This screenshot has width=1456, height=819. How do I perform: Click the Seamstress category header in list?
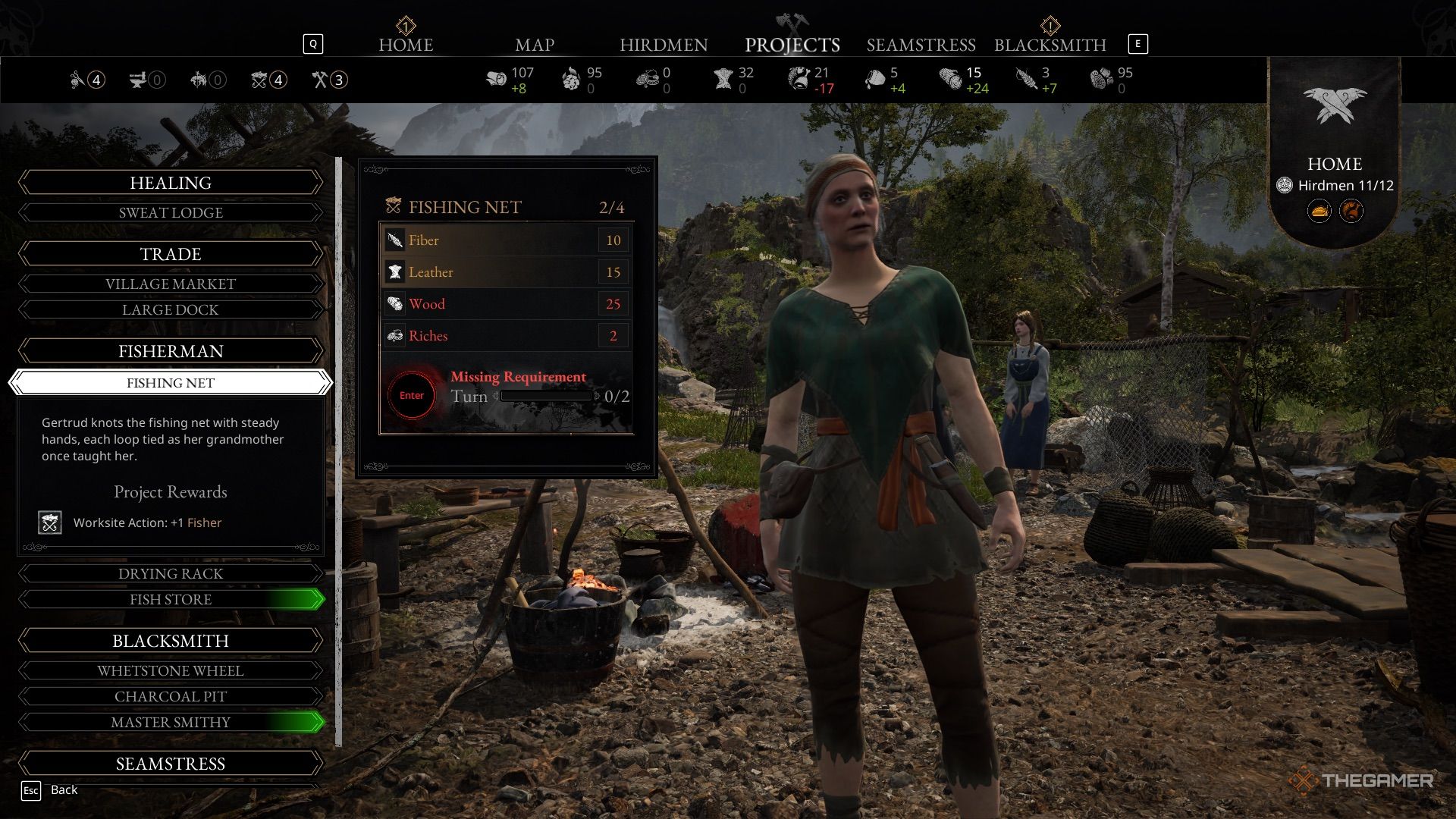point(171,764)
